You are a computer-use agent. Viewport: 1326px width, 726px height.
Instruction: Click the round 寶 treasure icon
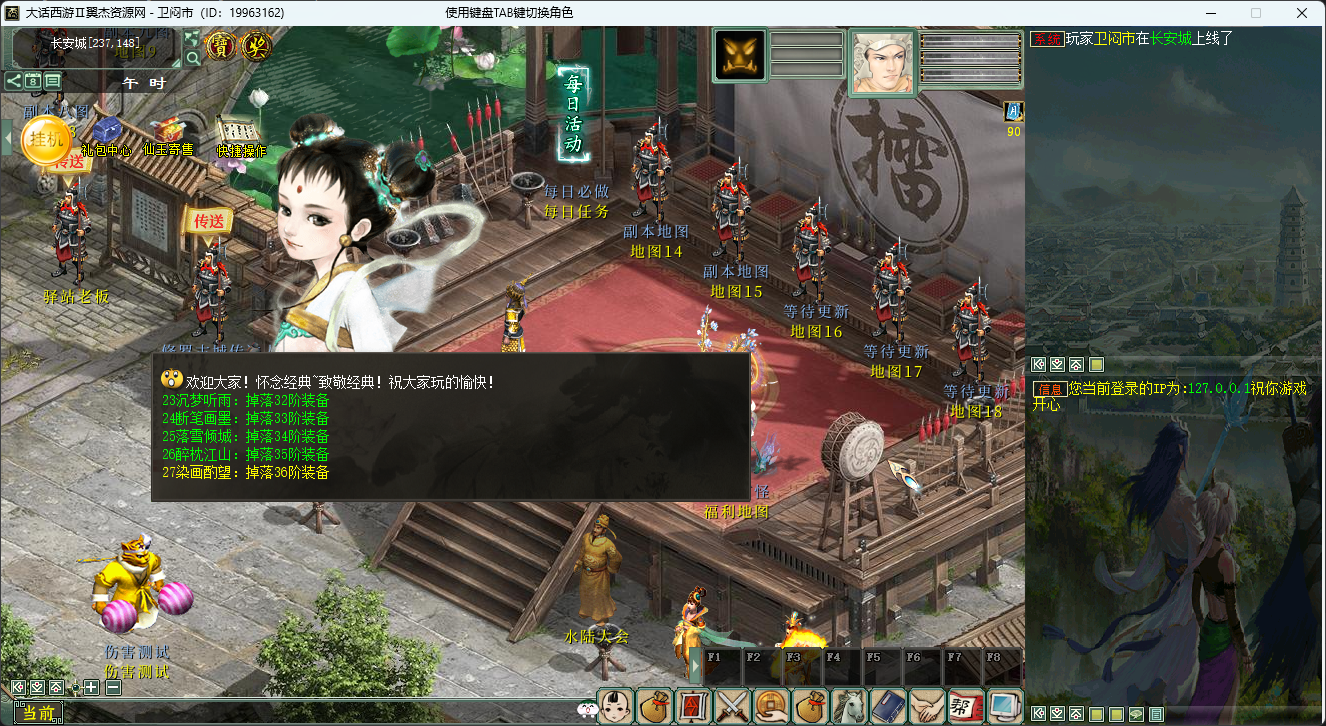pyautogui.click(x=220, y=46)
